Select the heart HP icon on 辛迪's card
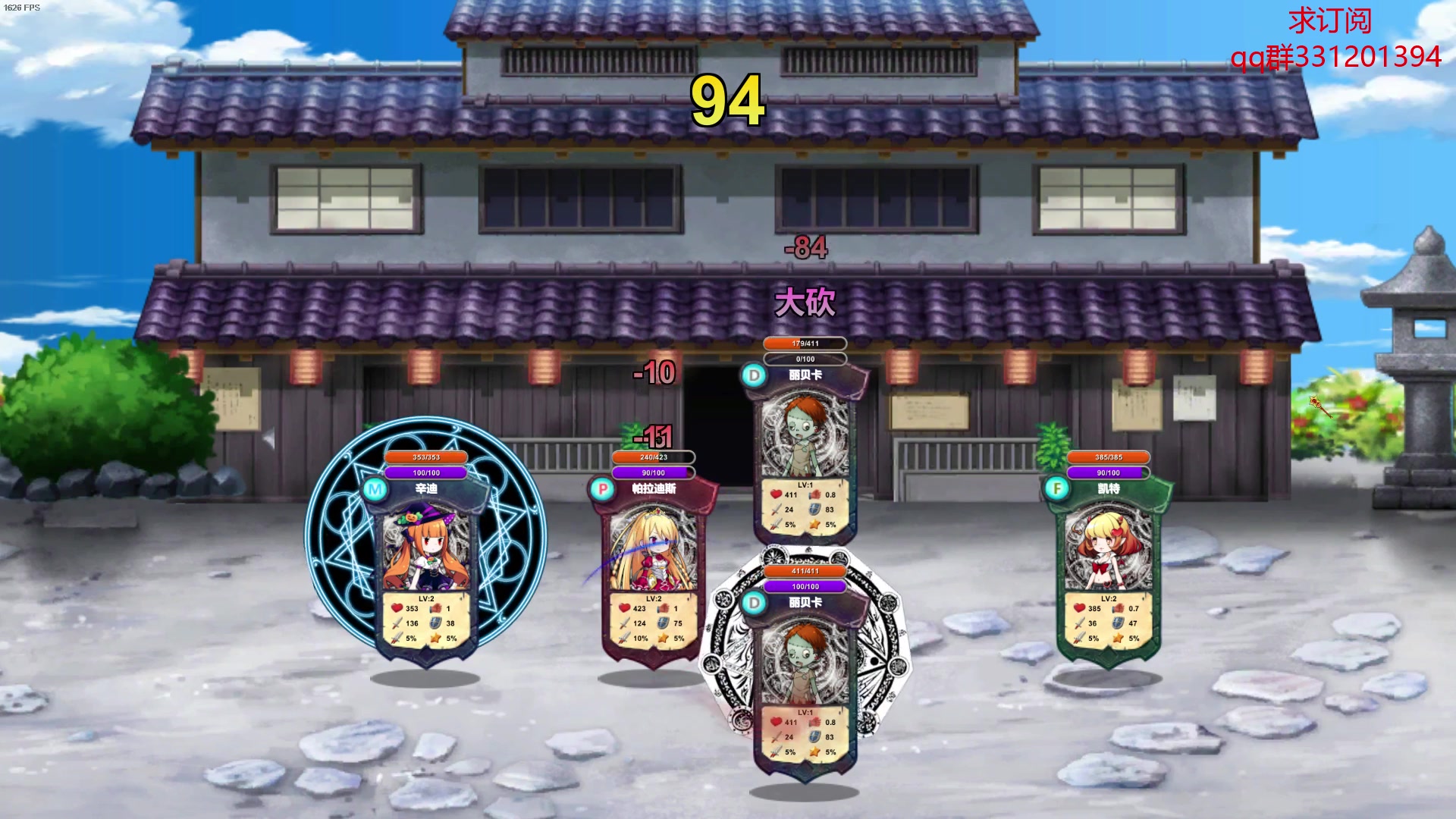This screenshot has height=819, width=1456. [x=395, y=607]
